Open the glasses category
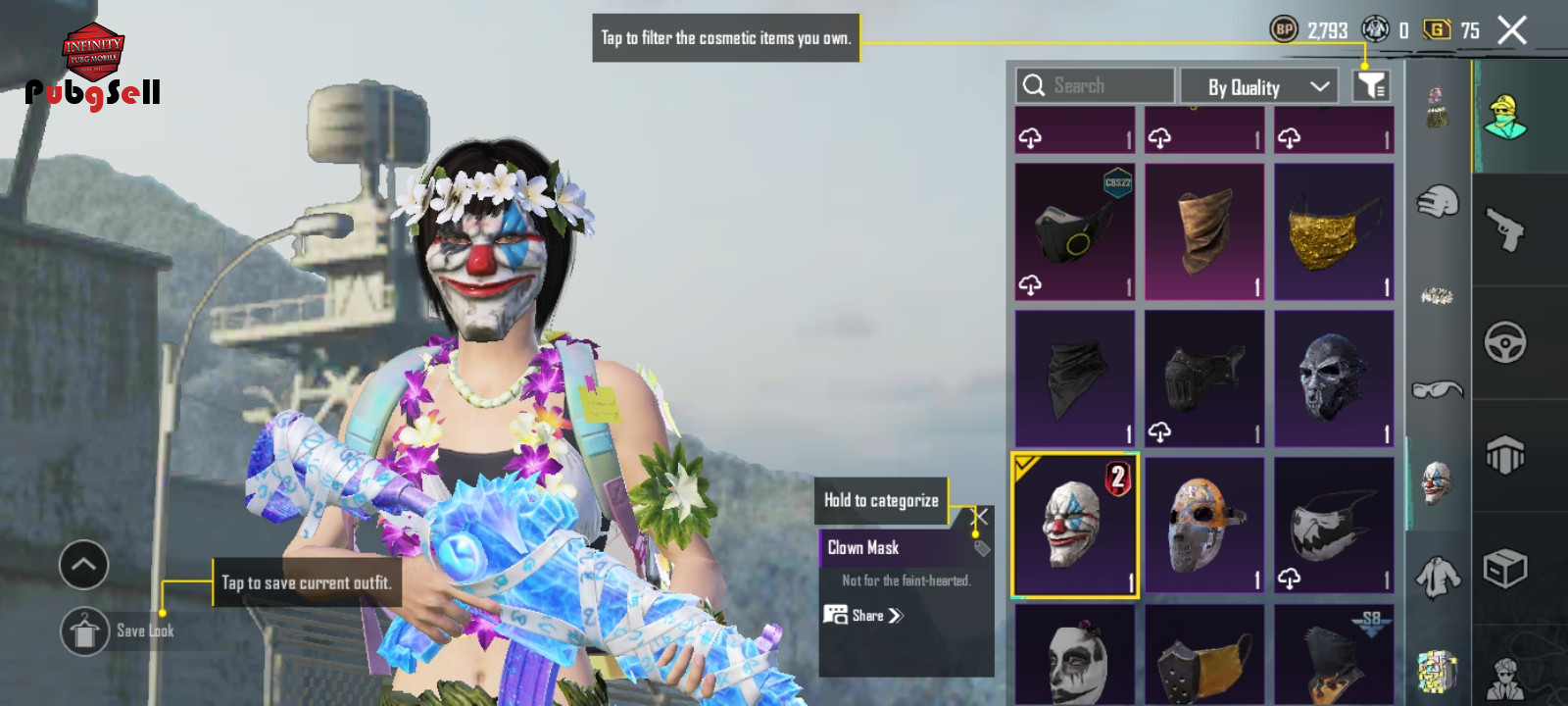The image size is (1568, 706). (x=1437, y=389)
